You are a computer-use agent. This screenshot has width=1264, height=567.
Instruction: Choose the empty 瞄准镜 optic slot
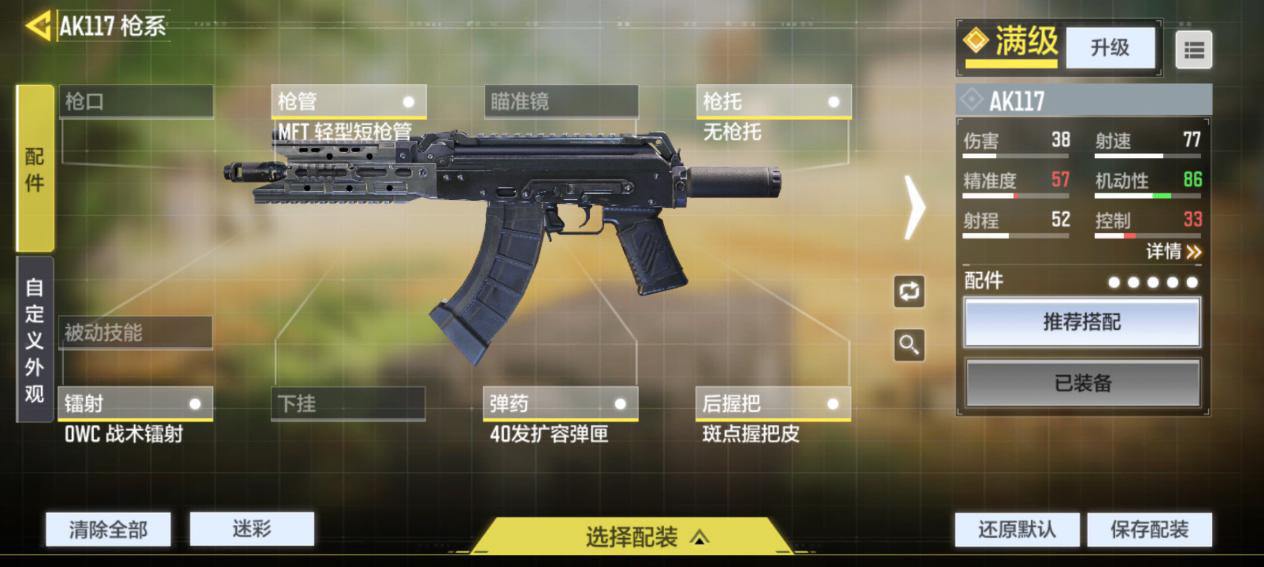[x=561, y=101]
